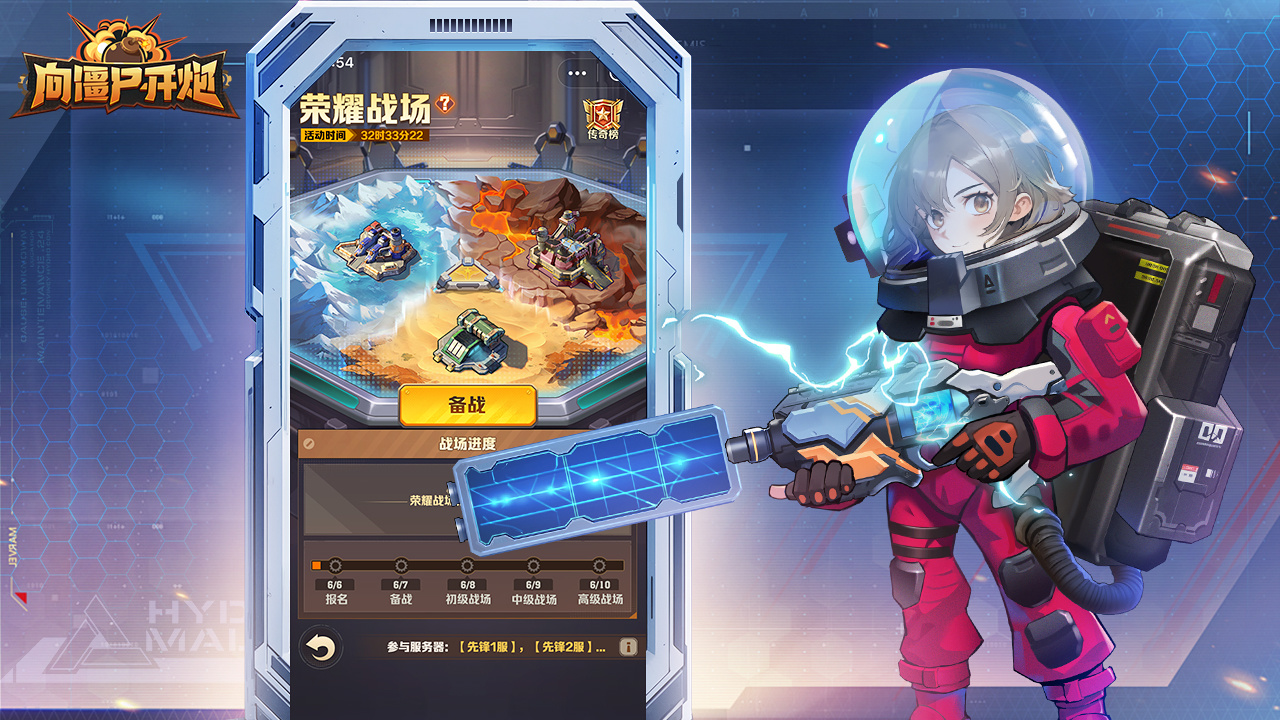Click the back arrow at bottom left
Screen dimensions: 1280x720
pos(321,646)
